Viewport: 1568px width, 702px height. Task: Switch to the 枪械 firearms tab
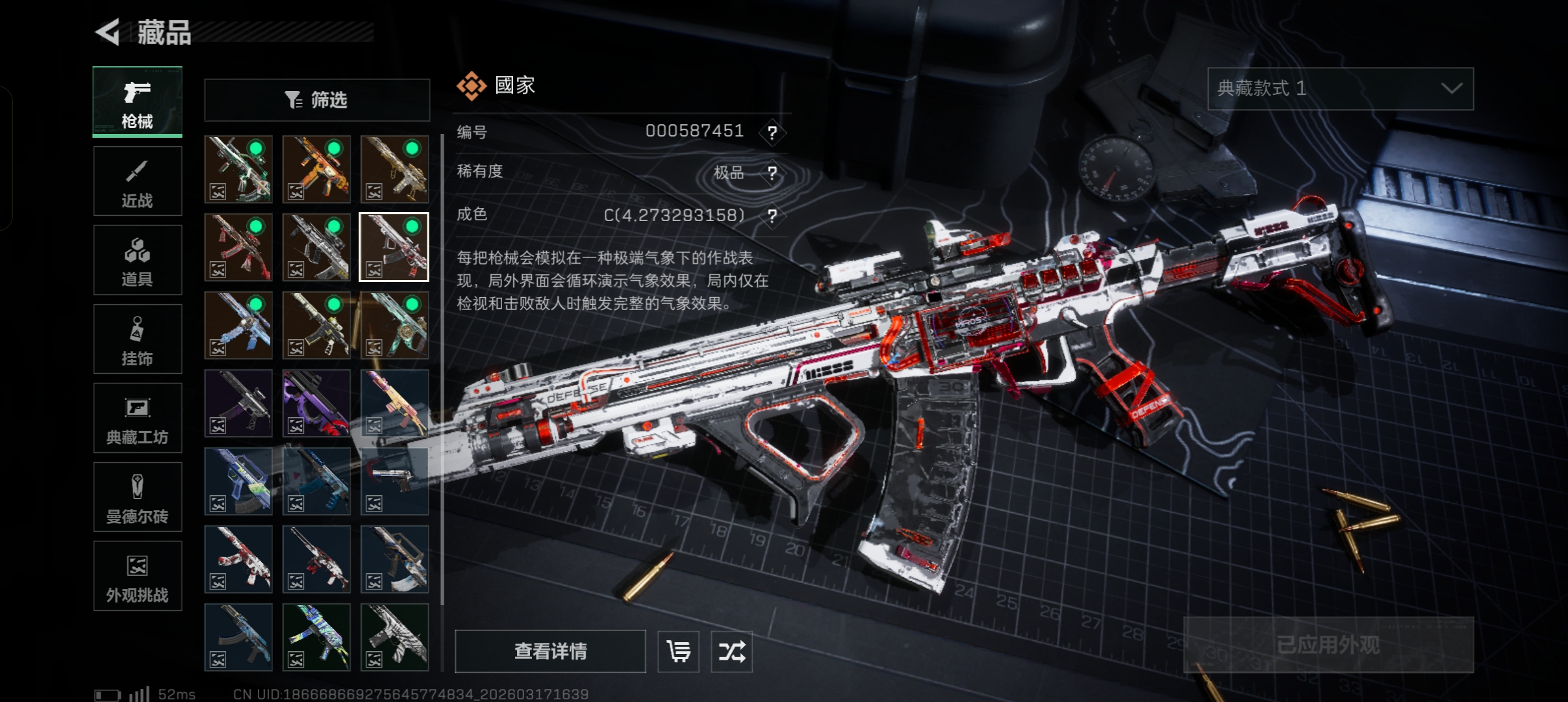pos(137,102)
